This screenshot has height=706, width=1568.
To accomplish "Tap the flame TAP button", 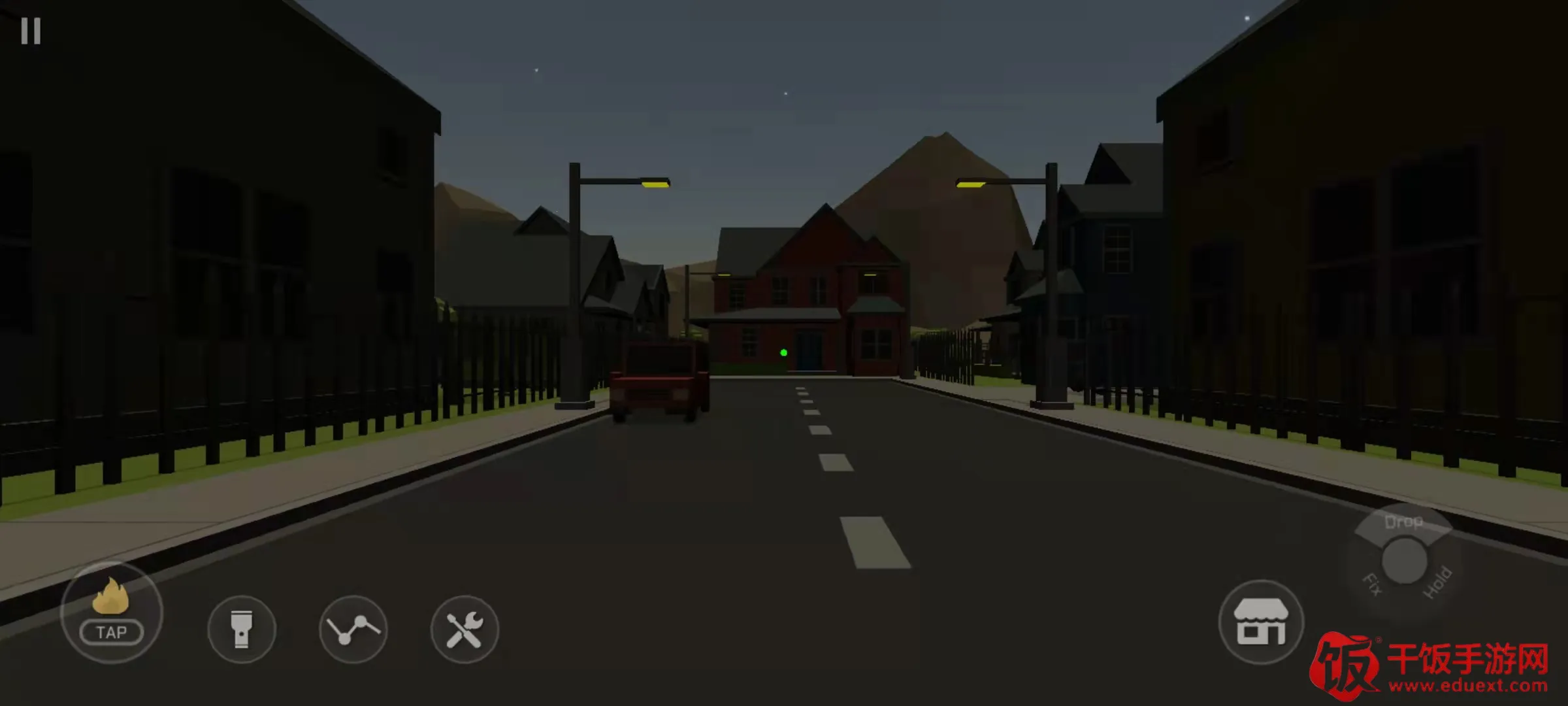I will (x=111, y=613).
